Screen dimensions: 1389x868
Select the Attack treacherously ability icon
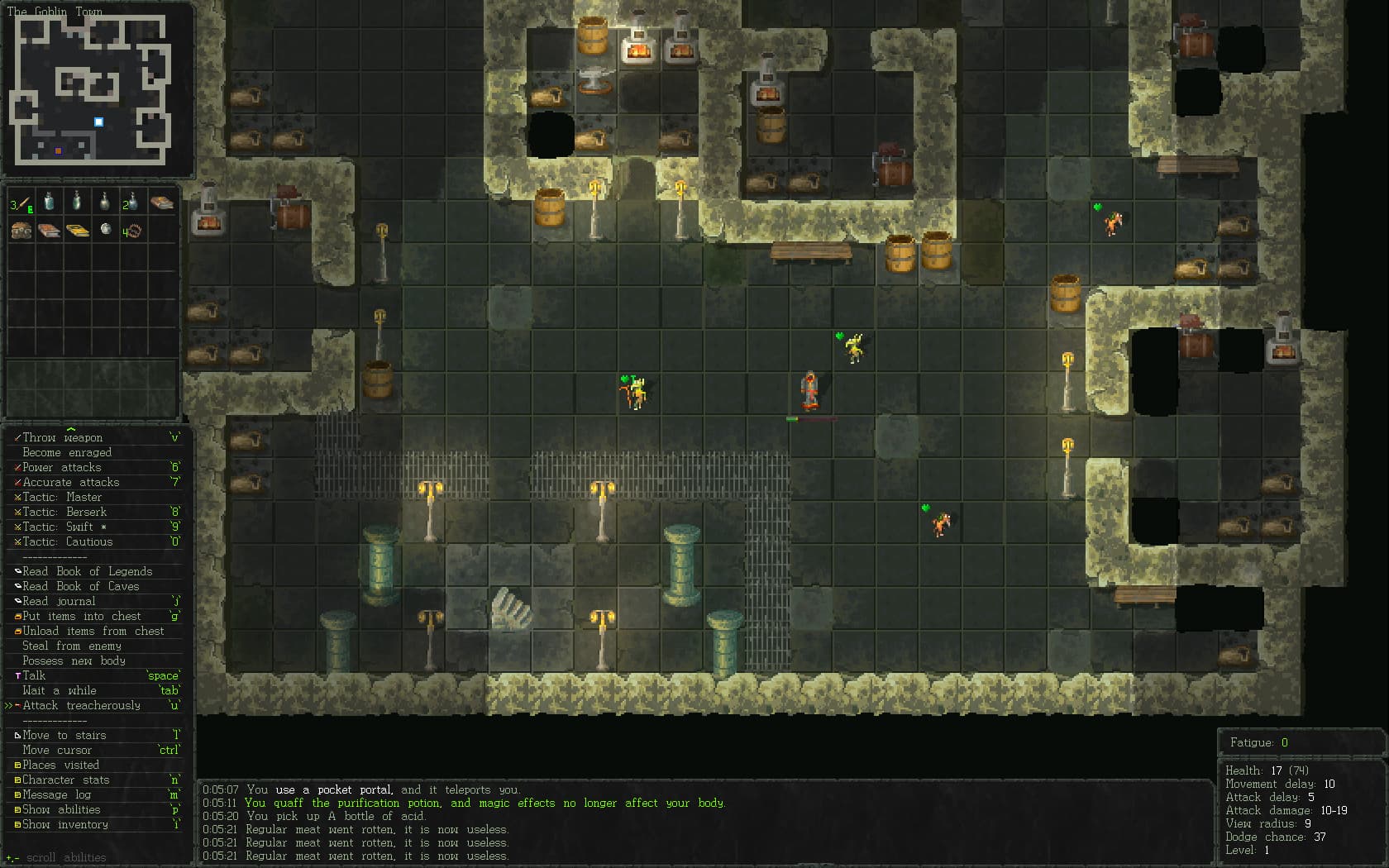[17, 705]
